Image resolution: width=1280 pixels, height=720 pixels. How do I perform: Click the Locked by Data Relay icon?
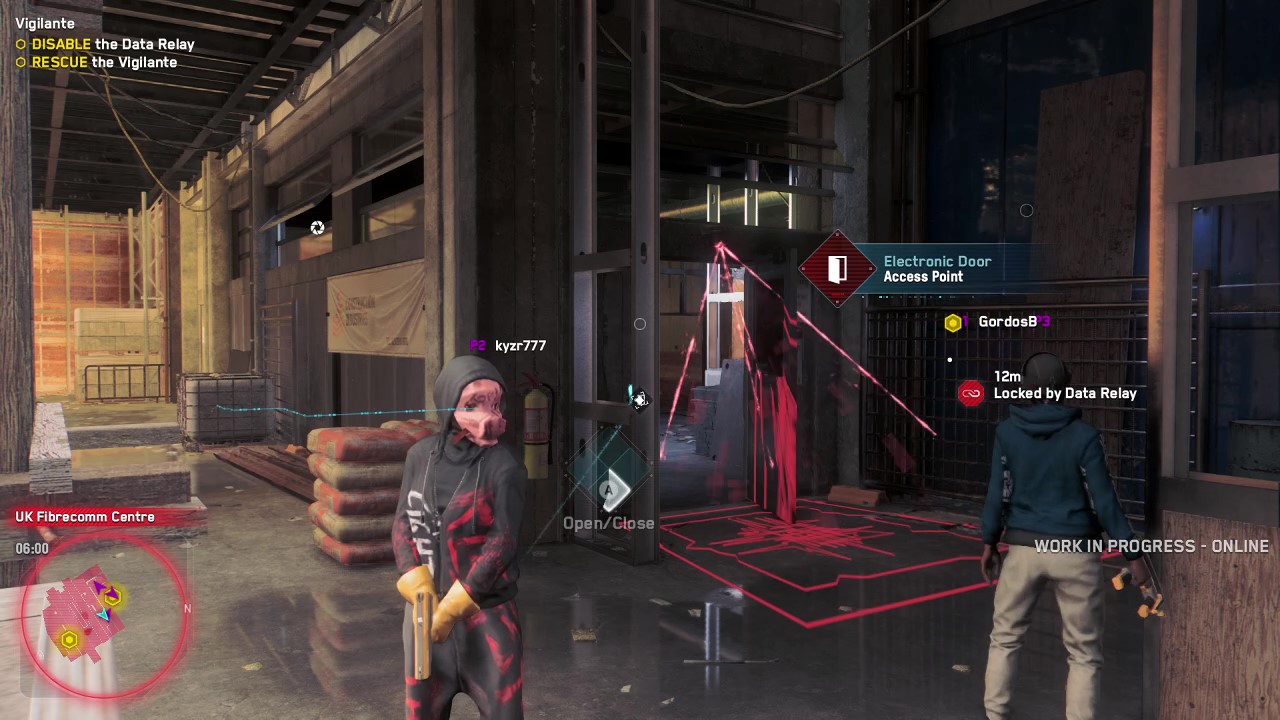tap(971, 393)
